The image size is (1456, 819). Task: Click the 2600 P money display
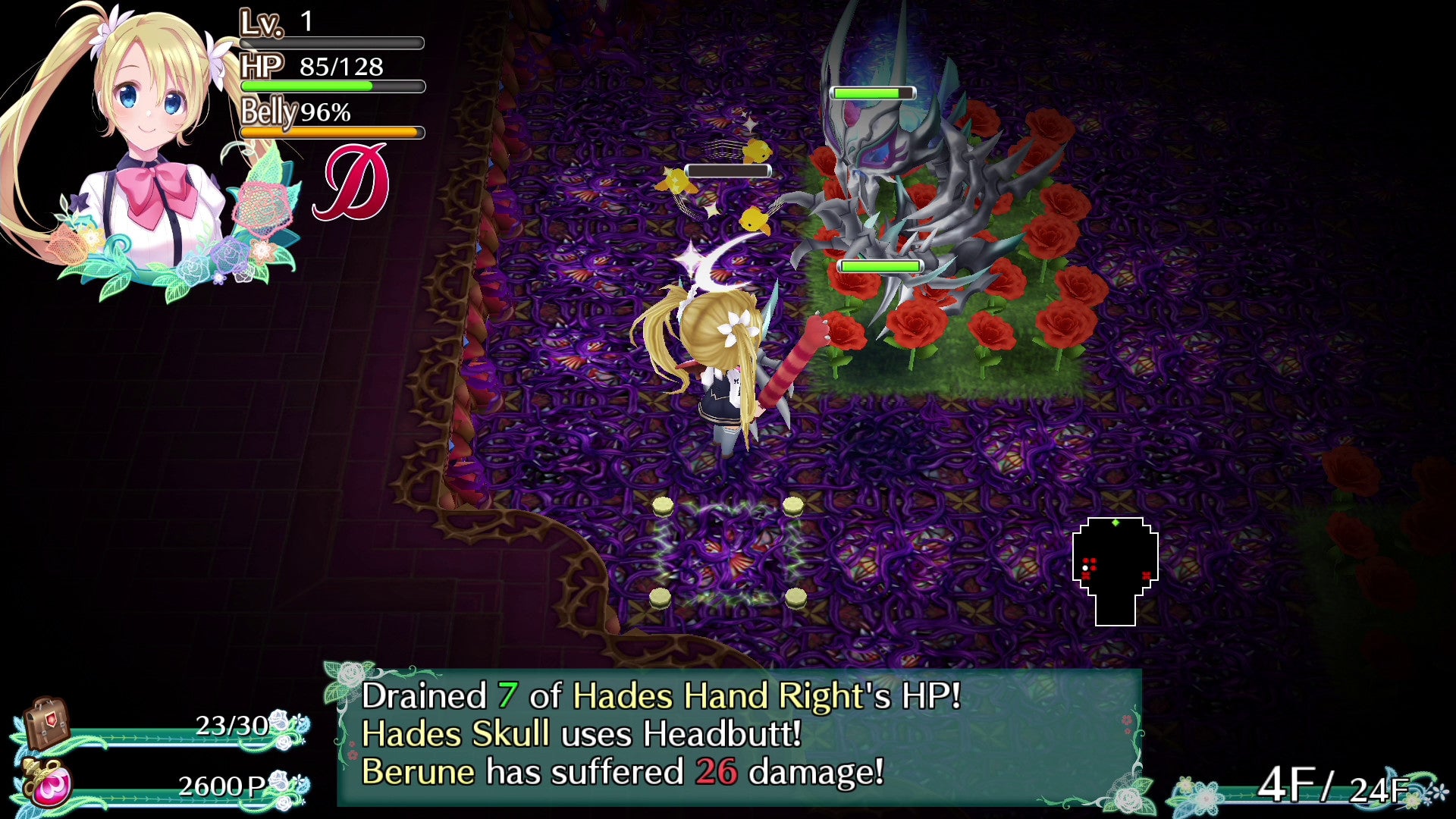point(220,786)
